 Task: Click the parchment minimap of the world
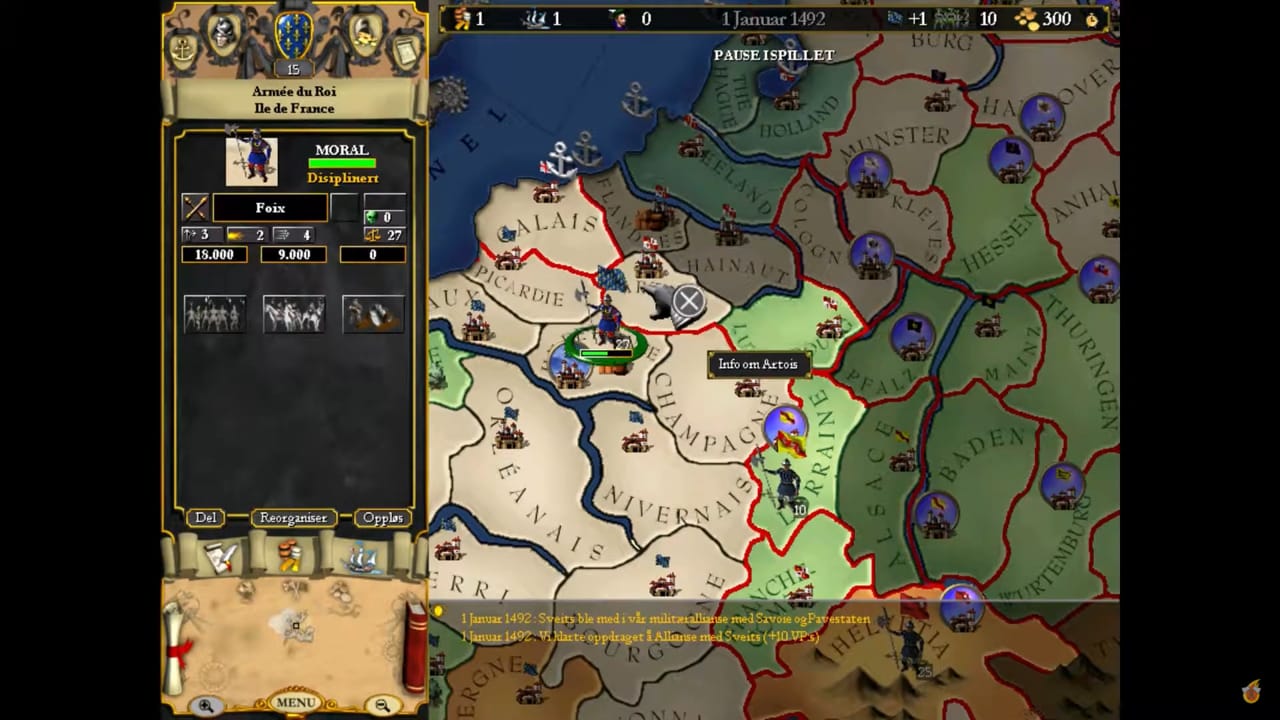(293, 625)
